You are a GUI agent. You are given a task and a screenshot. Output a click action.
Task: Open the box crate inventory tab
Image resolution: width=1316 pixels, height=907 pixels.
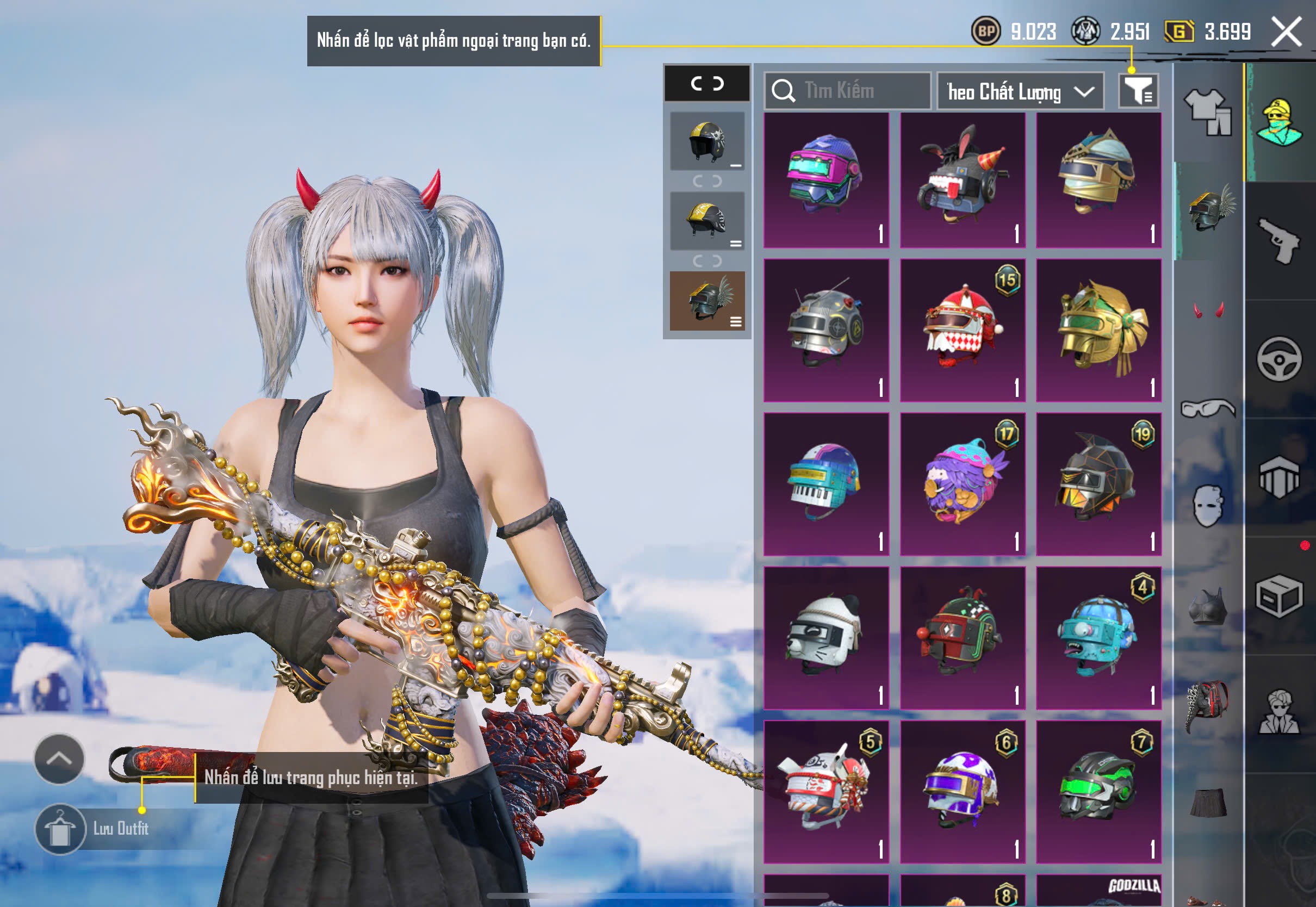click(1280, 596)
